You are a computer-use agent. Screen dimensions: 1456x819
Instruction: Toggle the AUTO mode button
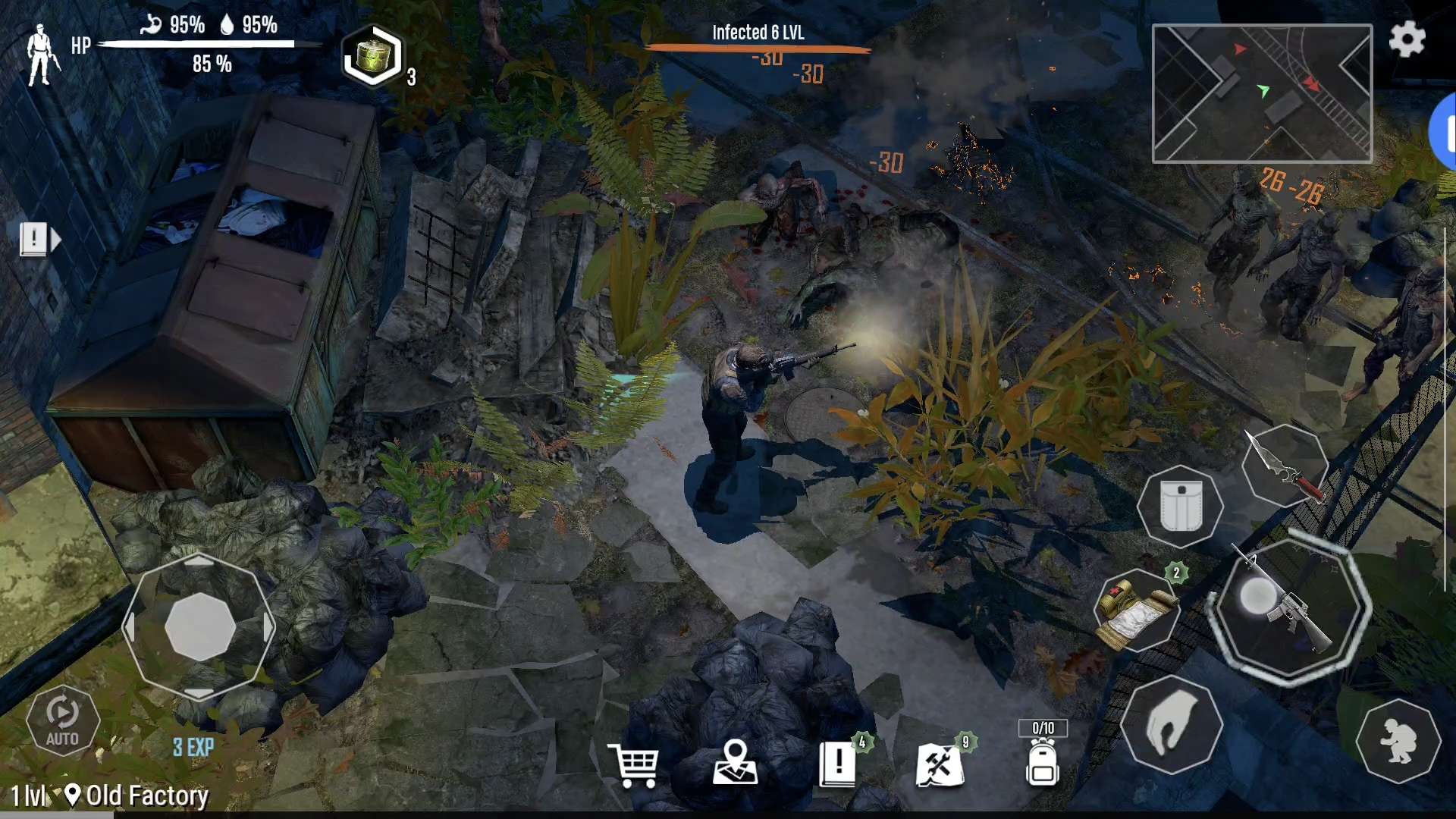[62, 720]
